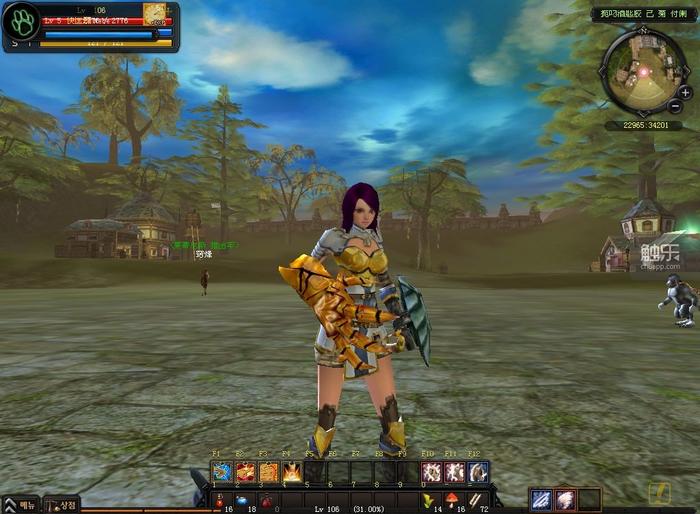Image resolution: width=700 pixels, height=514 pixels.
Task: Use the F12 skill icon
Action: tap(478, 472)
